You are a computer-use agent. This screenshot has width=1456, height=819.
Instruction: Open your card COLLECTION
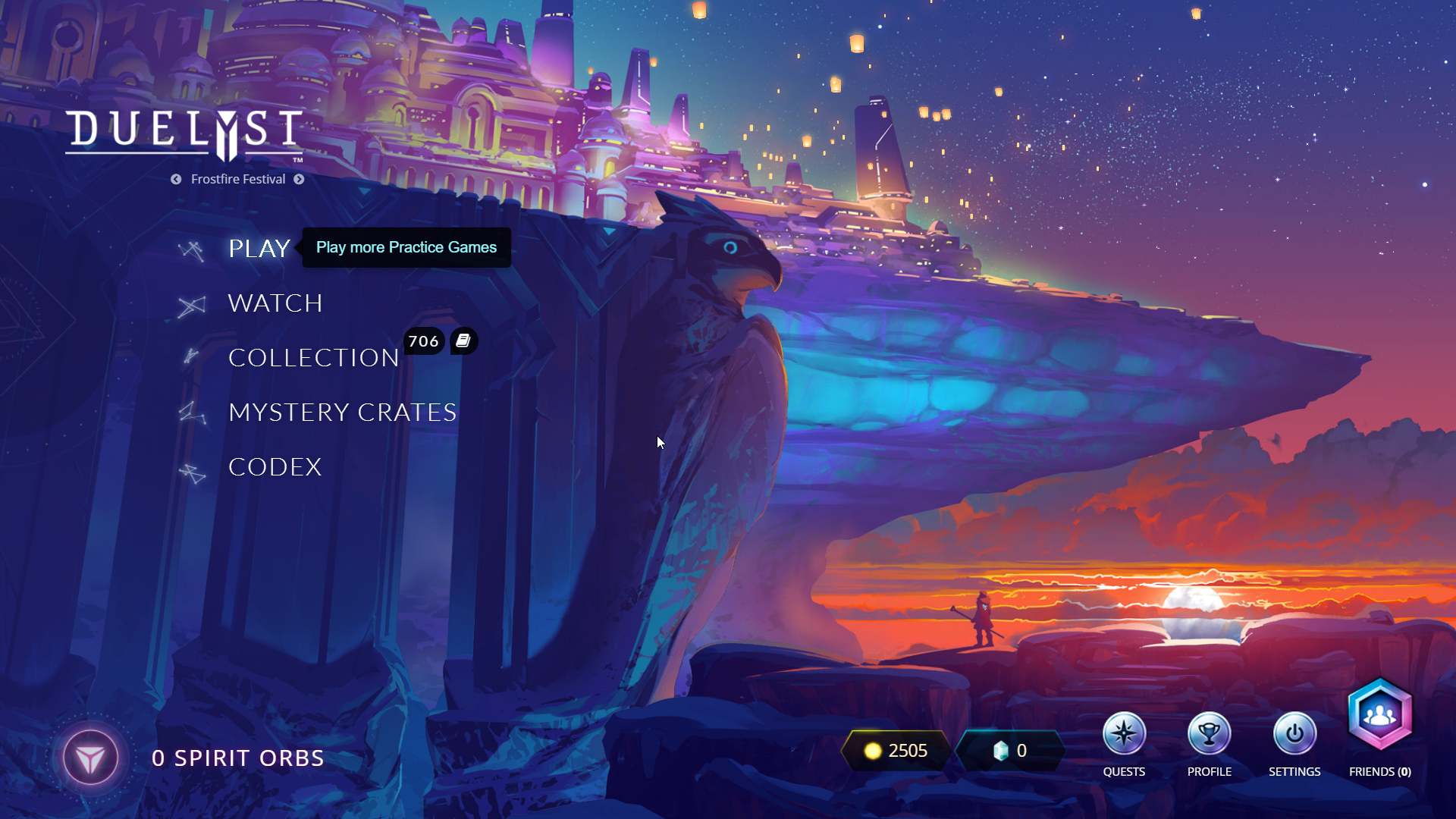coord(313,358)
